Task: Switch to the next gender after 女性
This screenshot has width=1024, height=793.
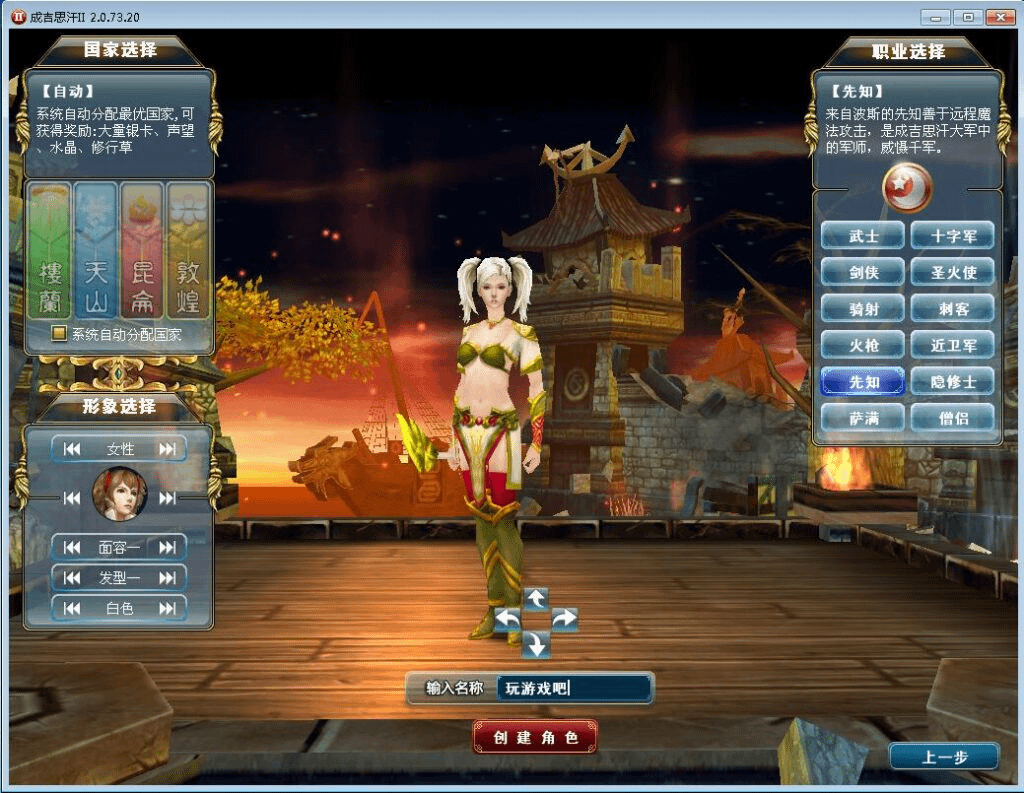Action: 167,449
